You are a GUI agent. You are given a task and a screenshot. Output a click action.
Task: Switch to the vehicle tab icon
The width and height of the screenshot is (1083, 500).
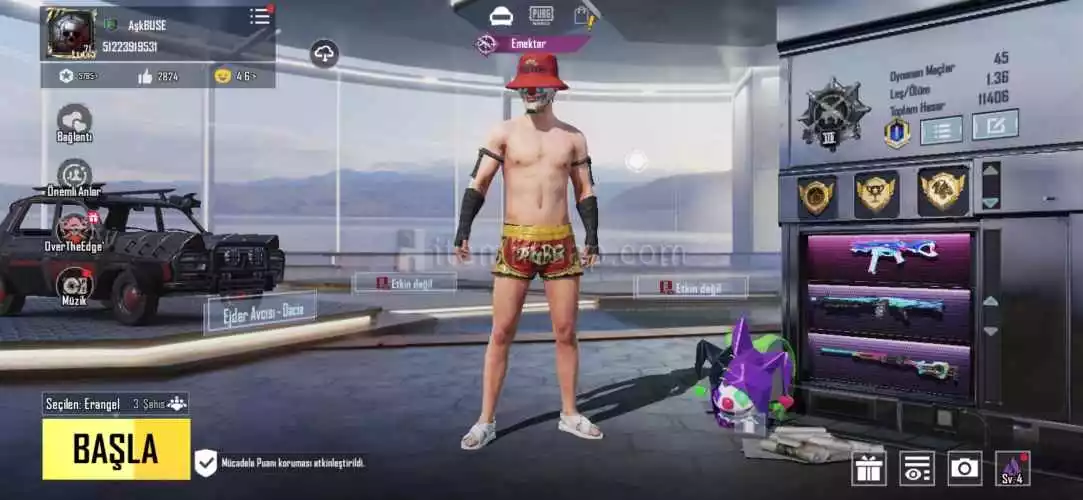point(501,16)
